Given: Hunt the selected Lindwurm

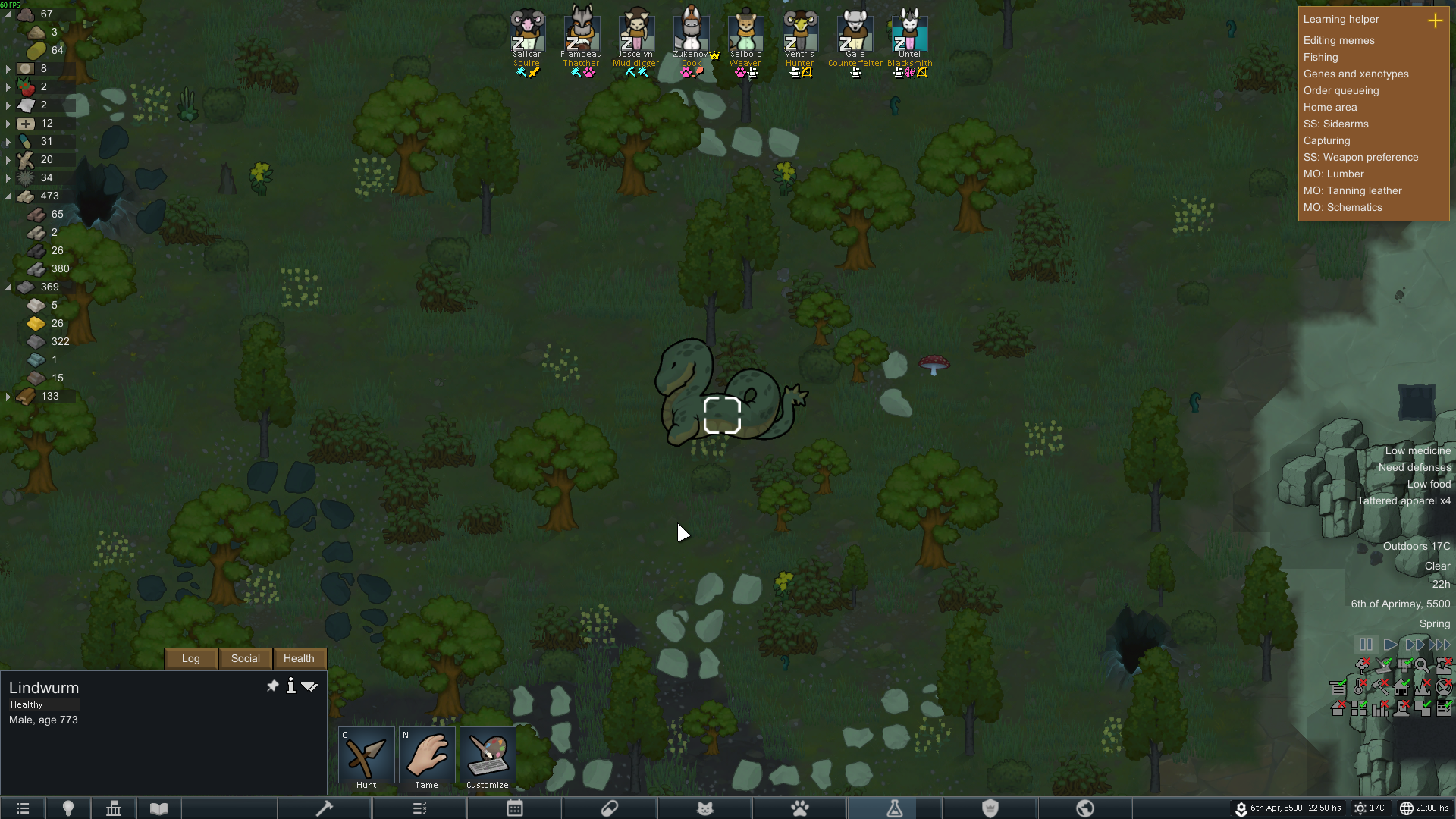Looking at the screenshot, I should [366, 755].
